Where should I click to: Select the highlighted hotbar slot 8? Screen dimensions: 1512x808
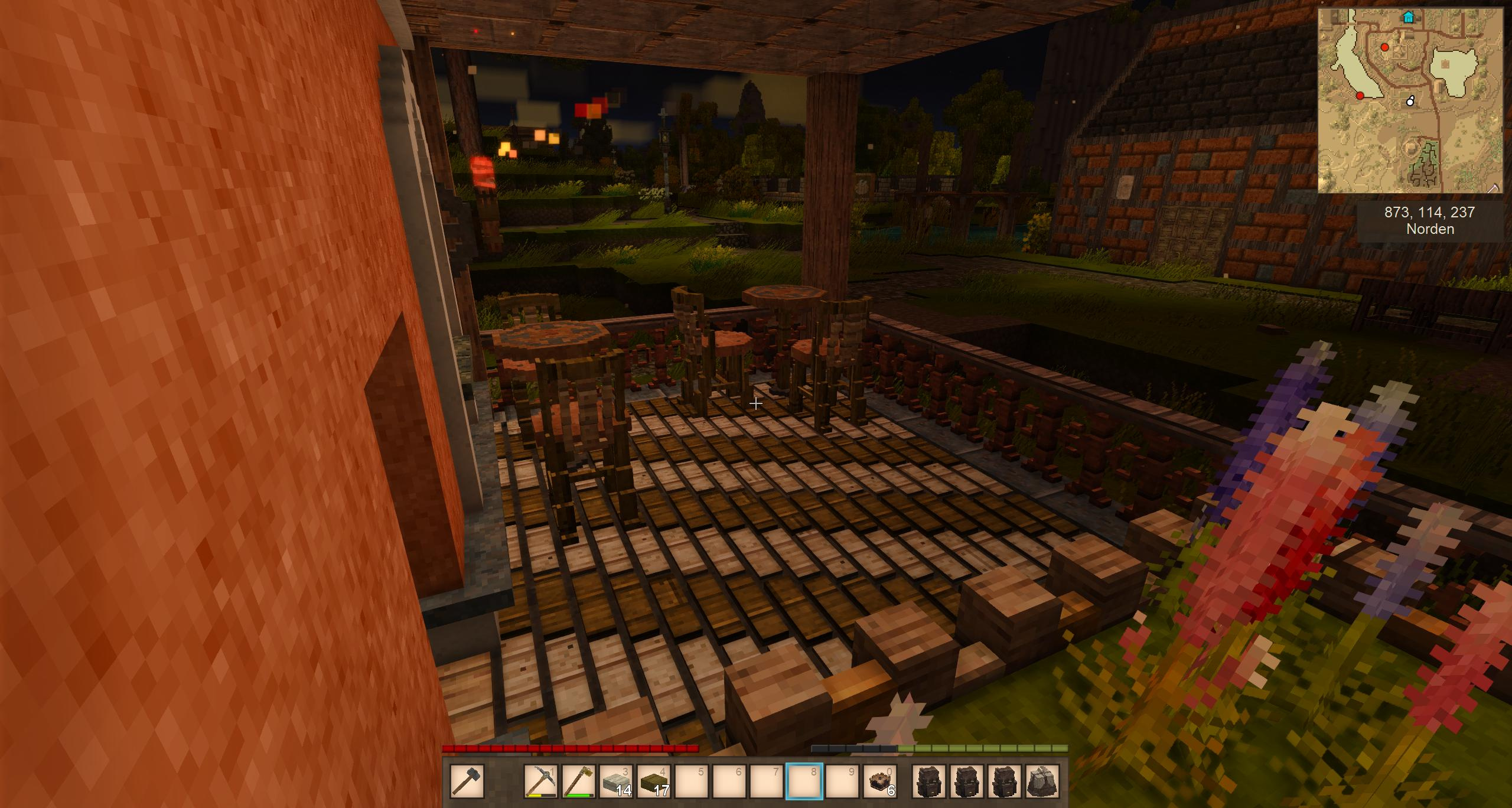coord(804,781)
